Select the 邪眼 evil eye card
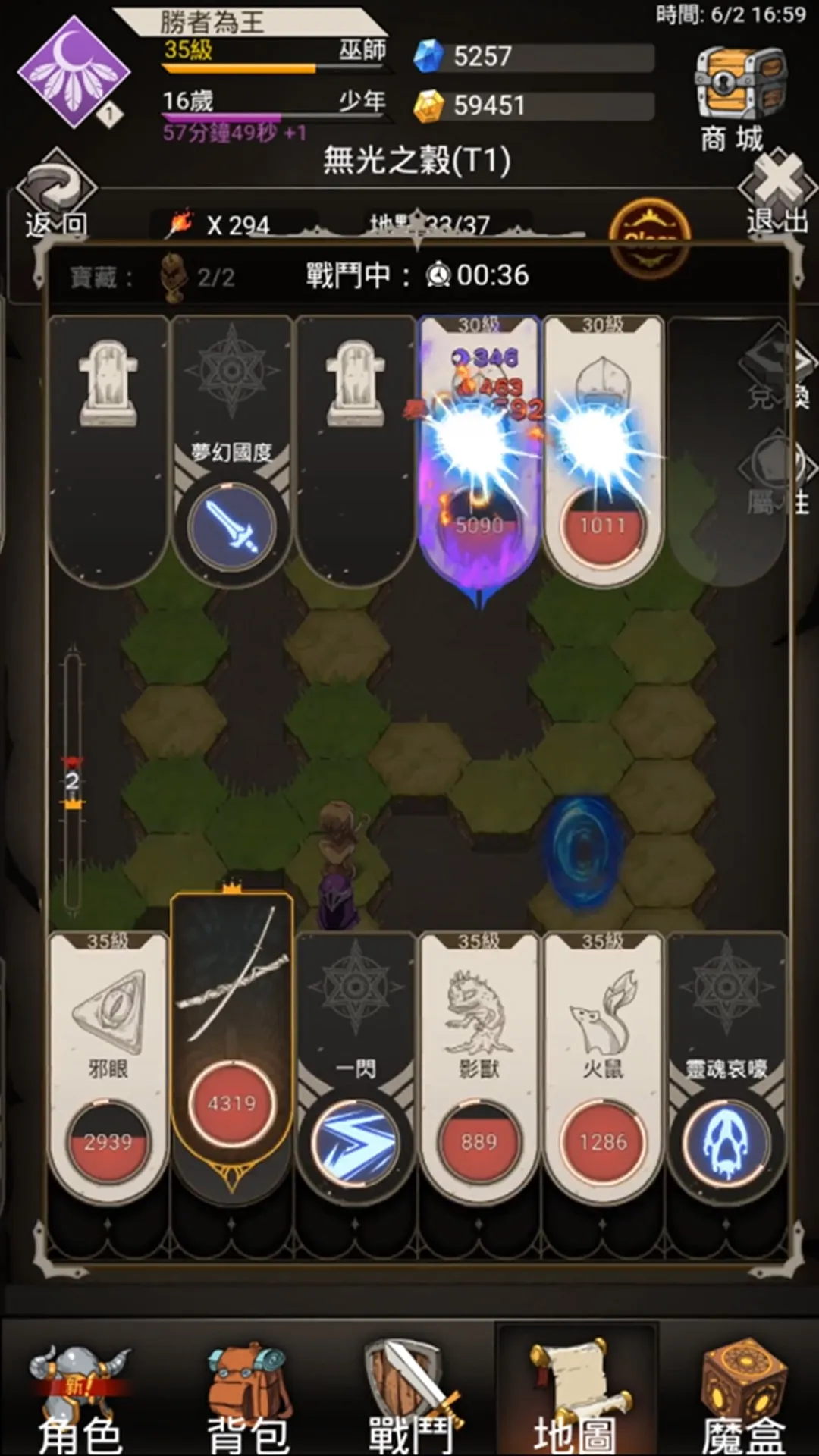The height and width of the screenshot is (1456, 819). point(108,1062)
